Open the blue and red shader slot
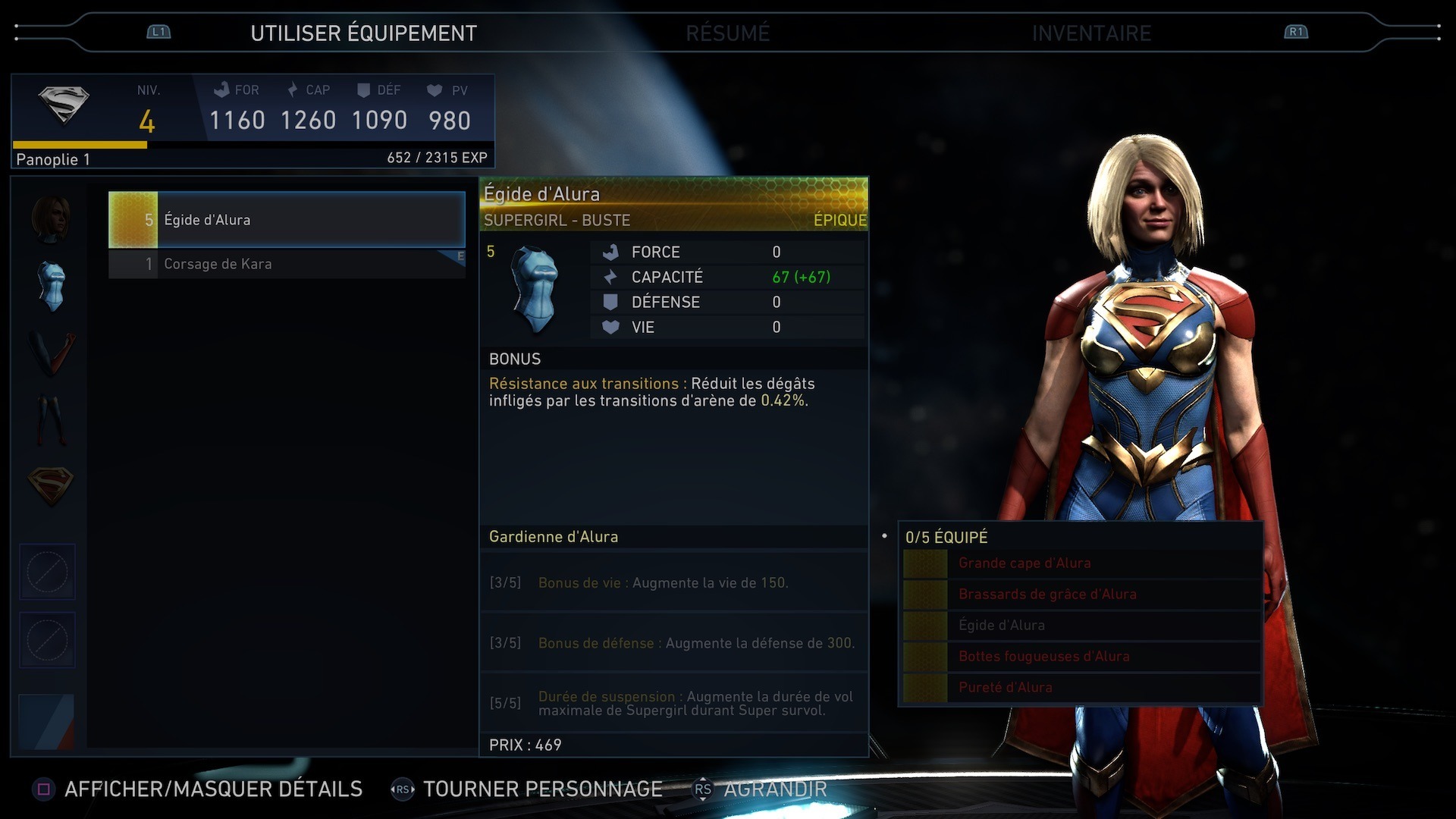The height and width of the screenshot is (819, 1456). click(x=47, y=721)
